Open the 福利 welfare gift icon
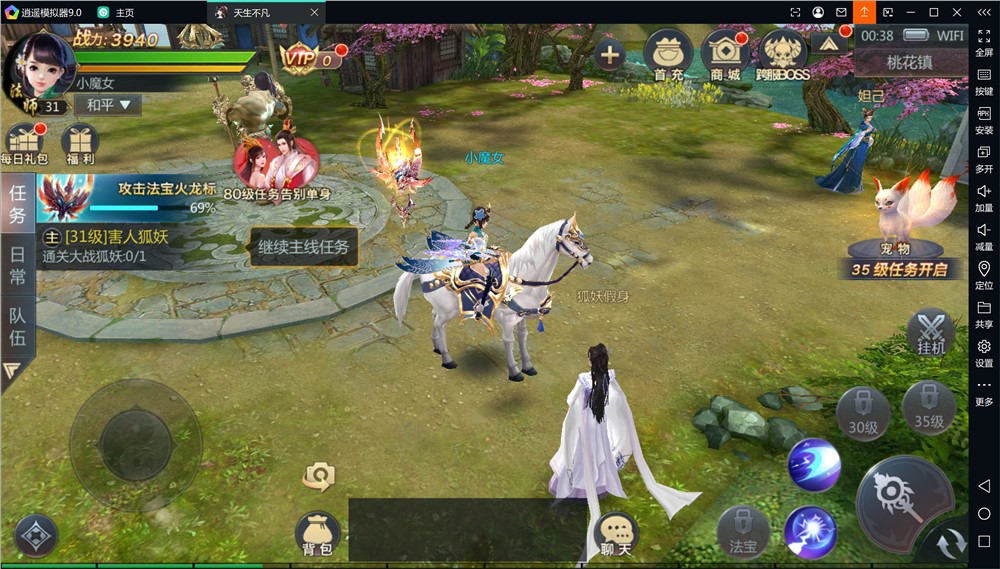 coord(79,144)
